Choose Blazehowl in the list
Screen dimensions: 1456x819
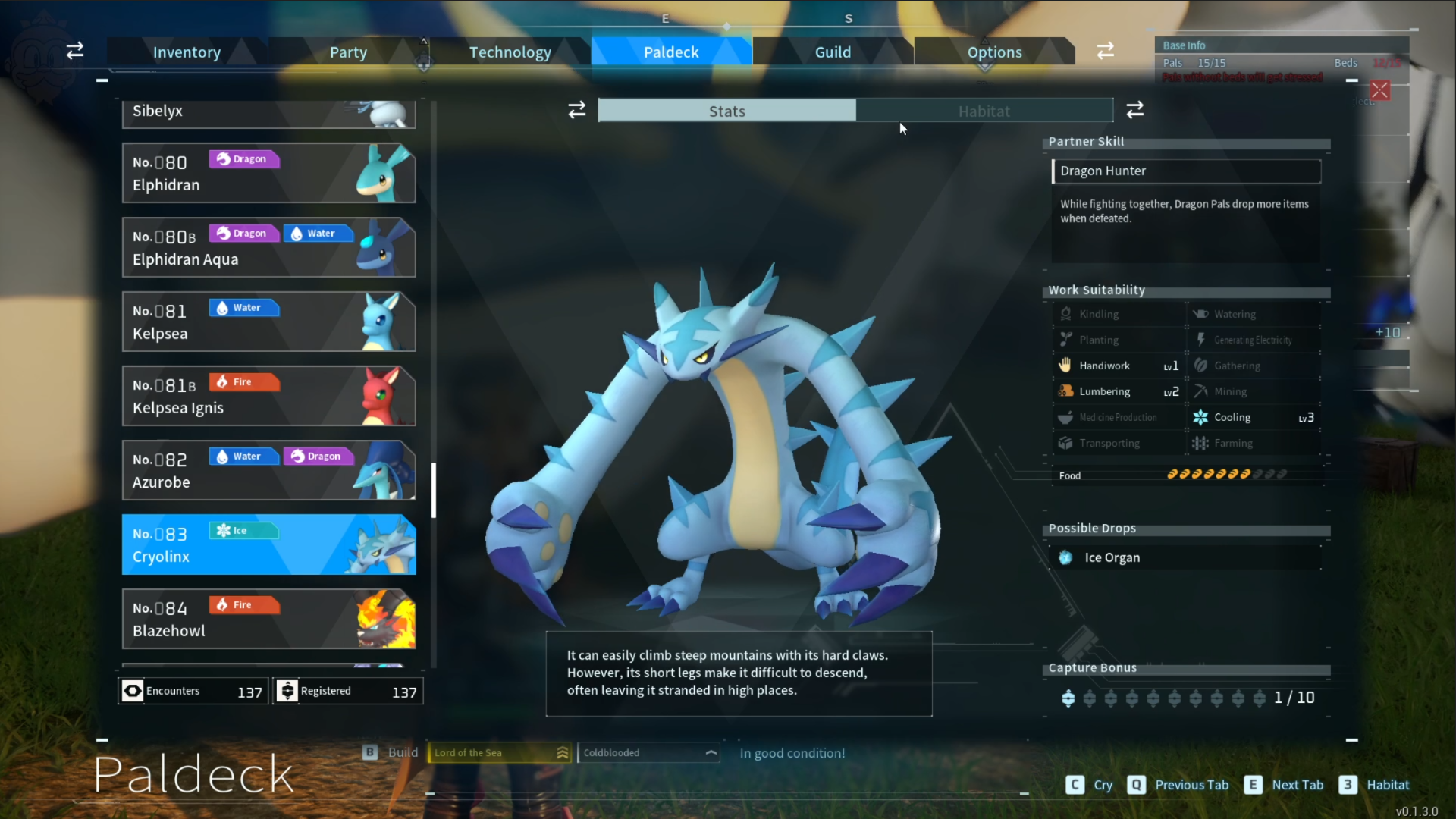(268, 619)
